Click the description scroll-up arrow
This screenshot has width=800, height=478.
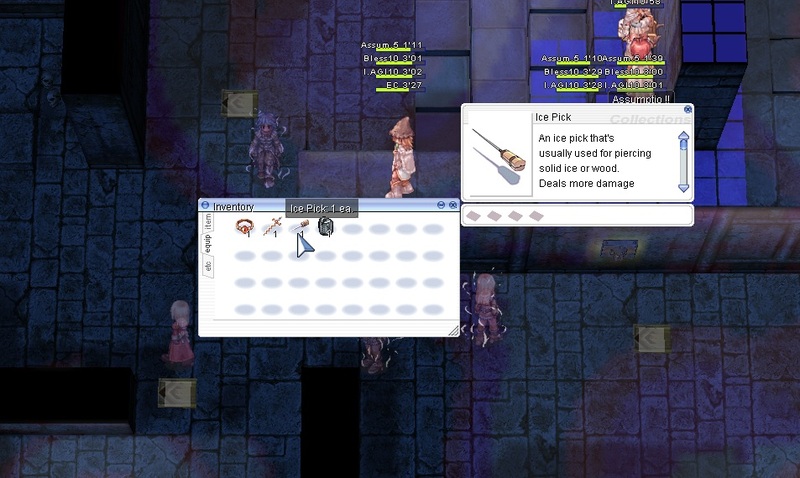684,136
